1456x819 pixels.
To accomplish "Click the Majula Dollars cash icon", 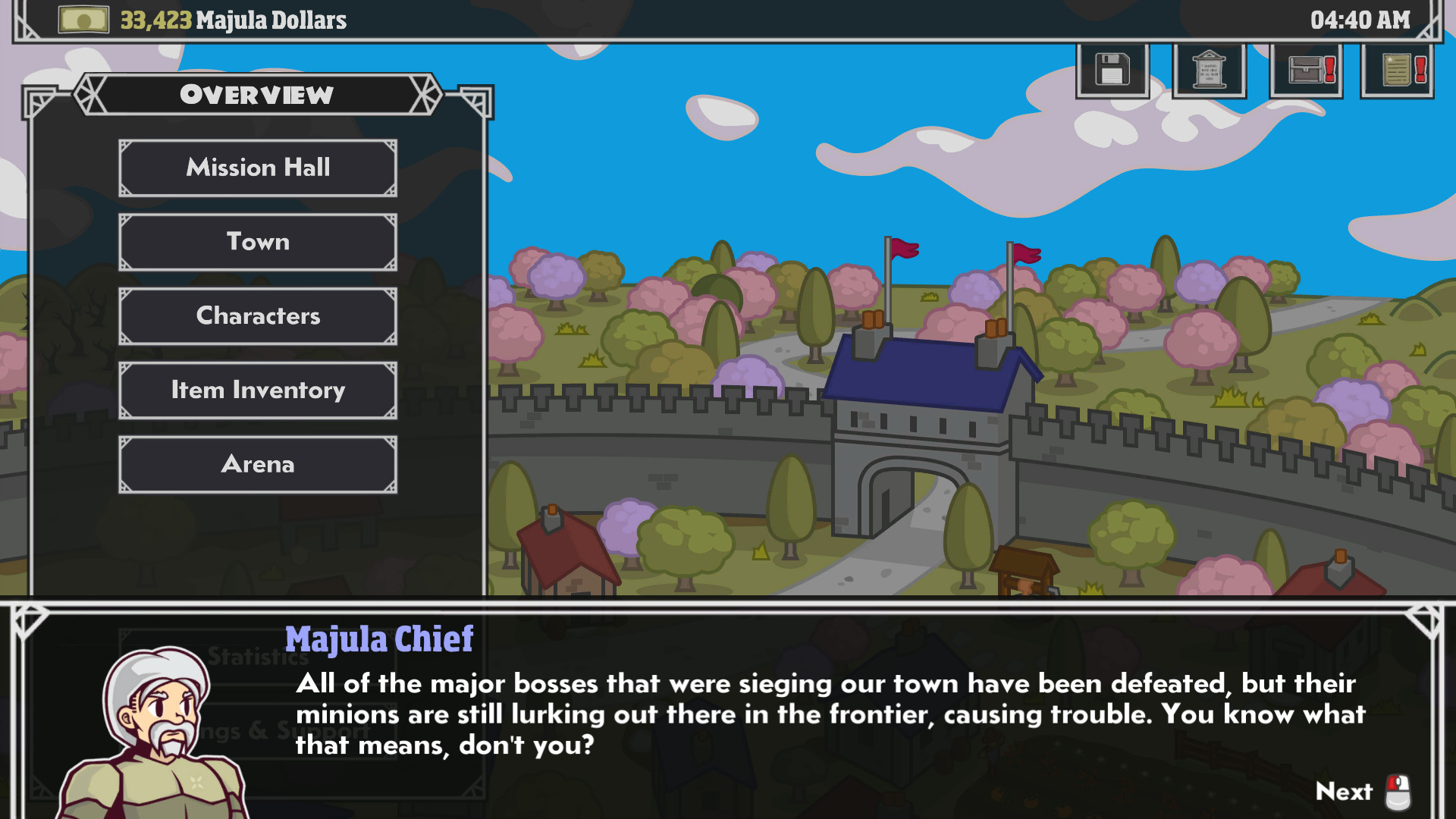I will pyautogui.click(x=83, y=20).
